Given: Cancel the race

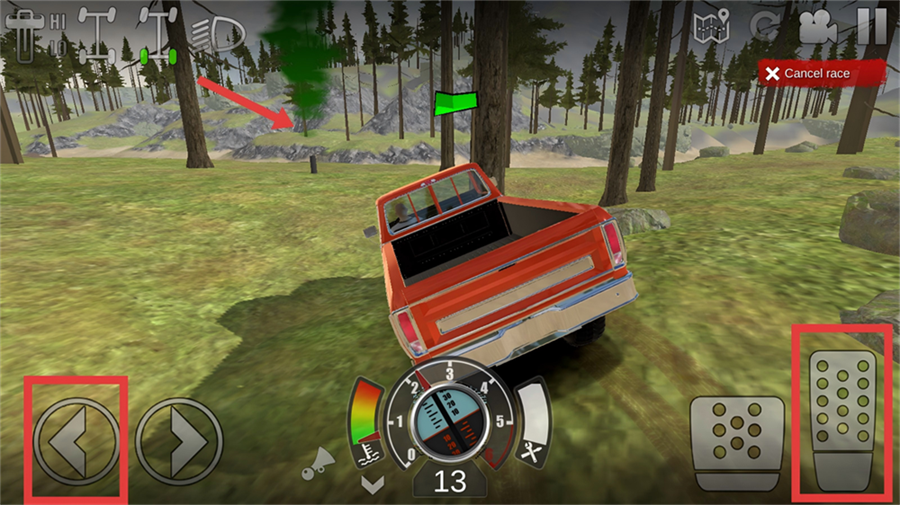Looking at the screenshot, I should pyautogui.click(x=821, y=73).
